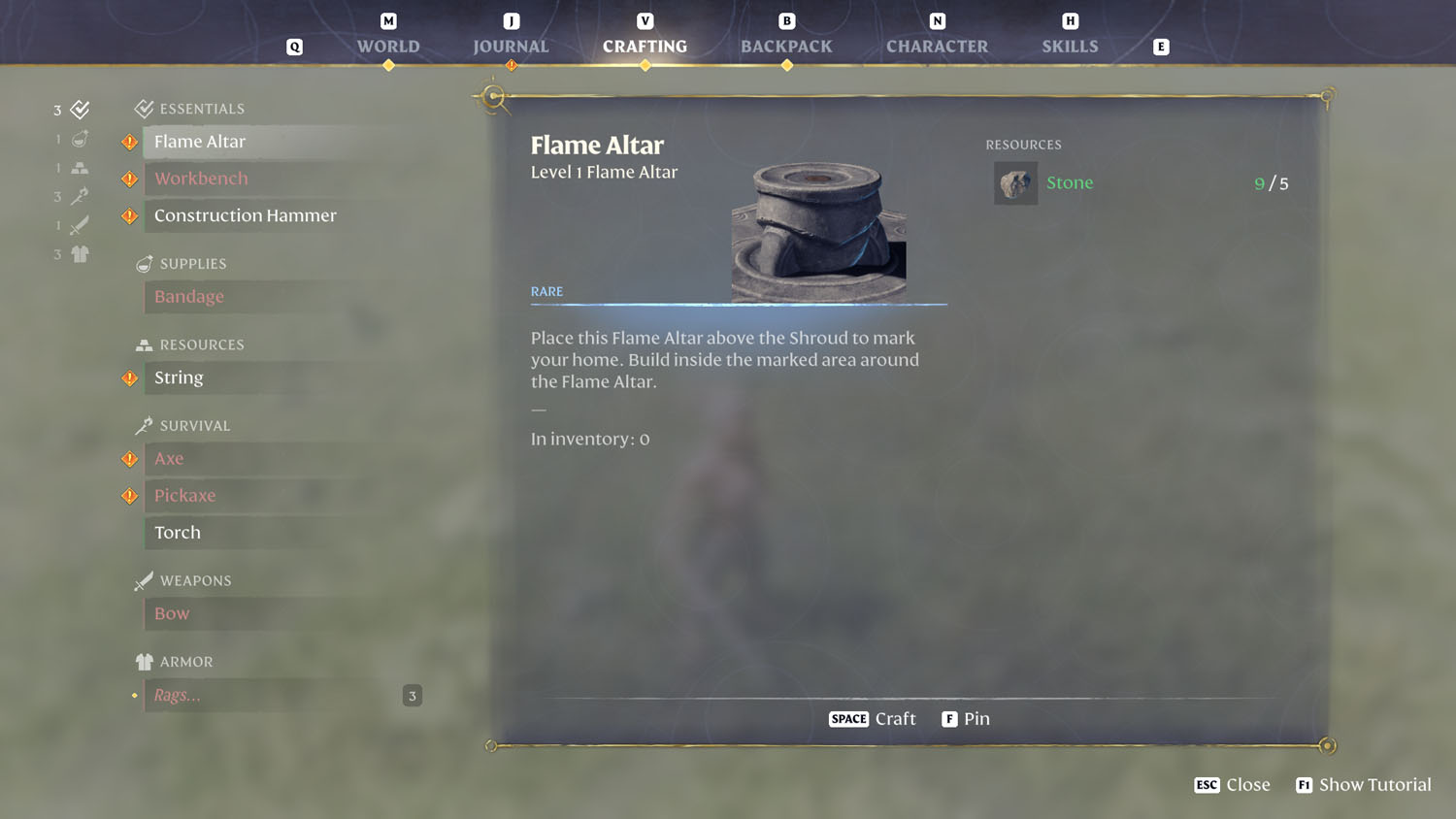Click the Stone resource icon

pos(1015,182)
